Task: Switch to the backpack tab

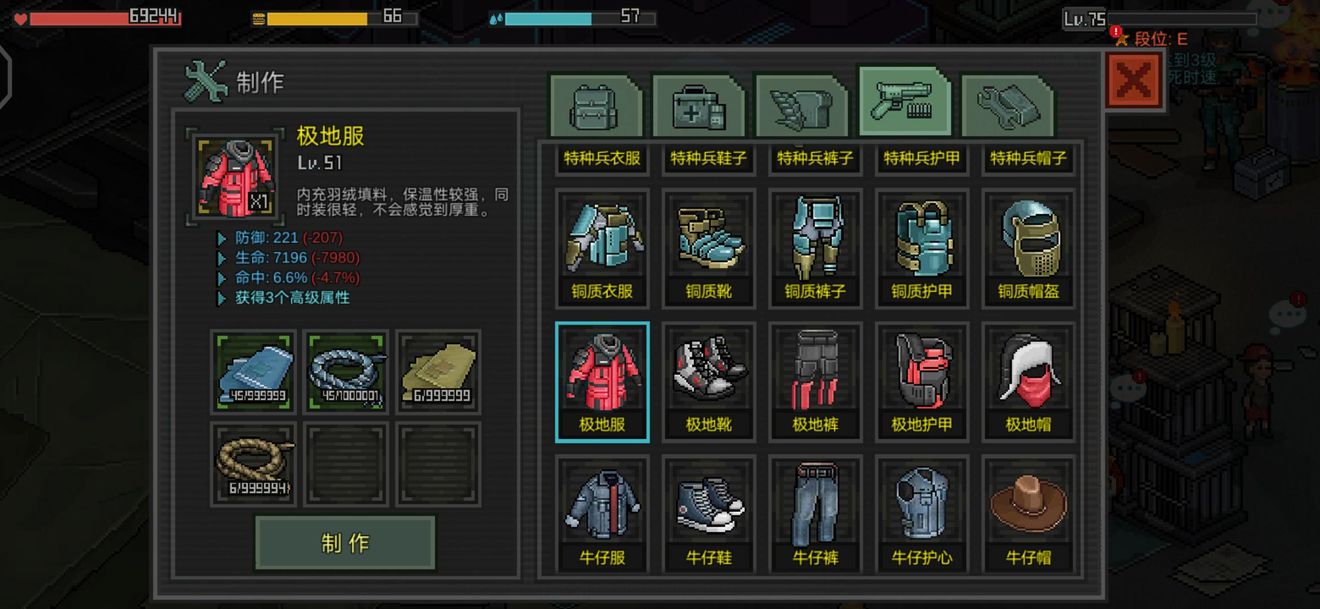Action: (x=595, y=105)
